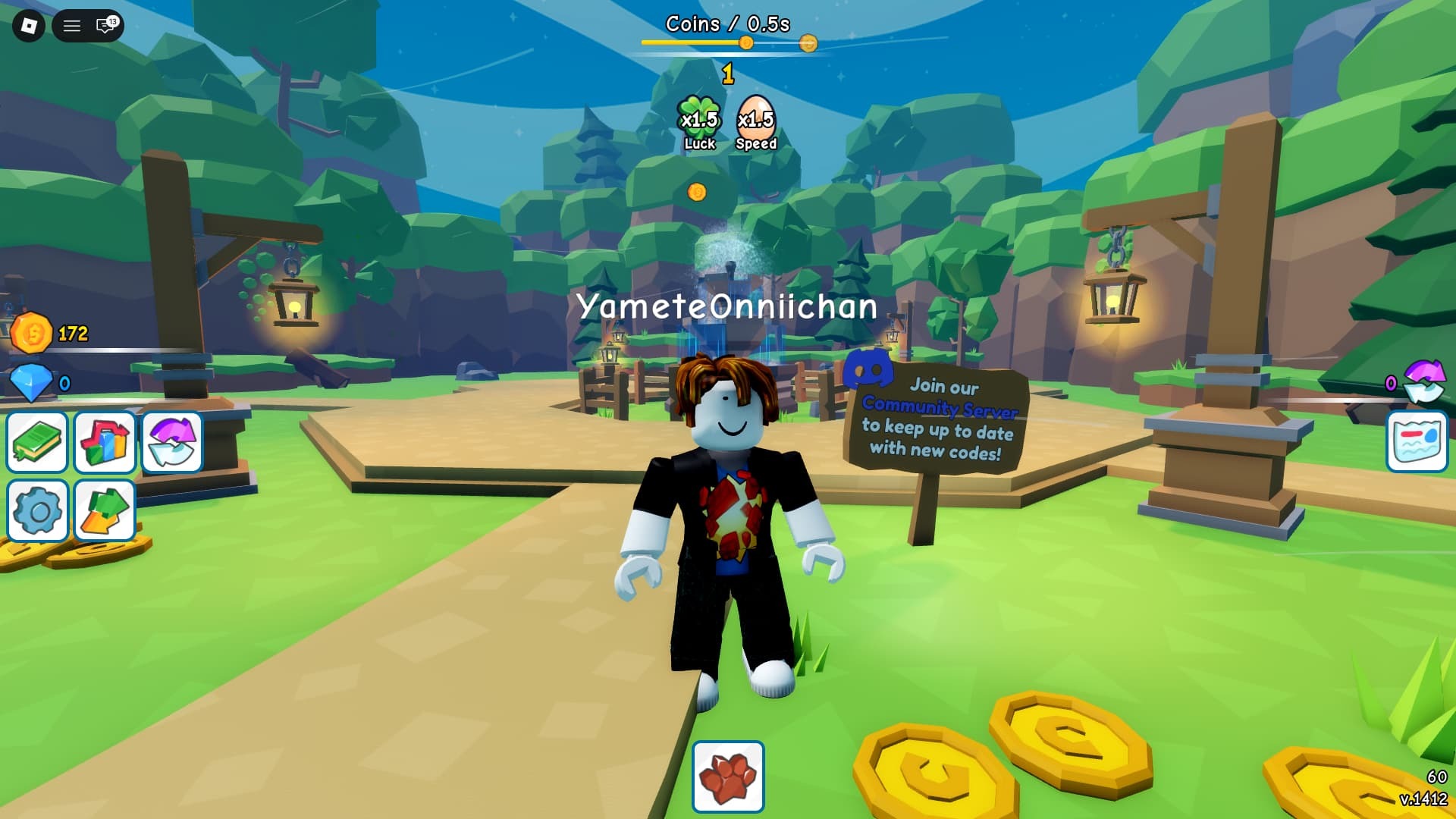Open the Roblox logo menu
This screenshot has width=1456, height=819.
(x=29, y=27)
